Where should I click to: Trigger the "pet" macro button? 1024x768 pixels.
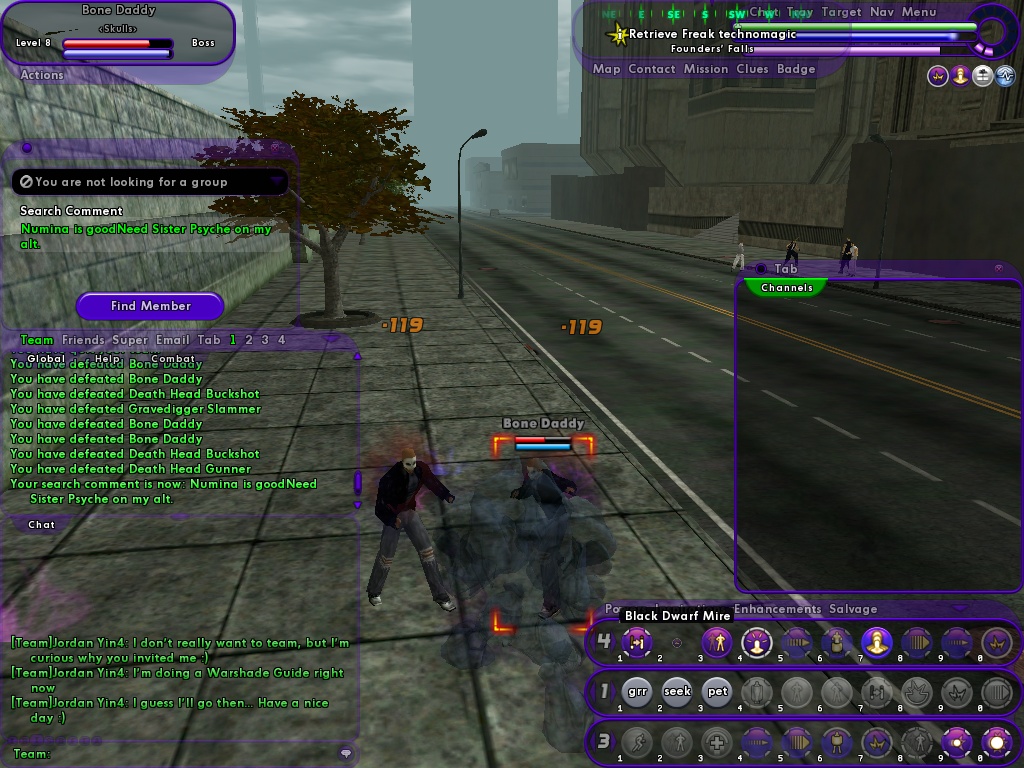pos(717,691)
